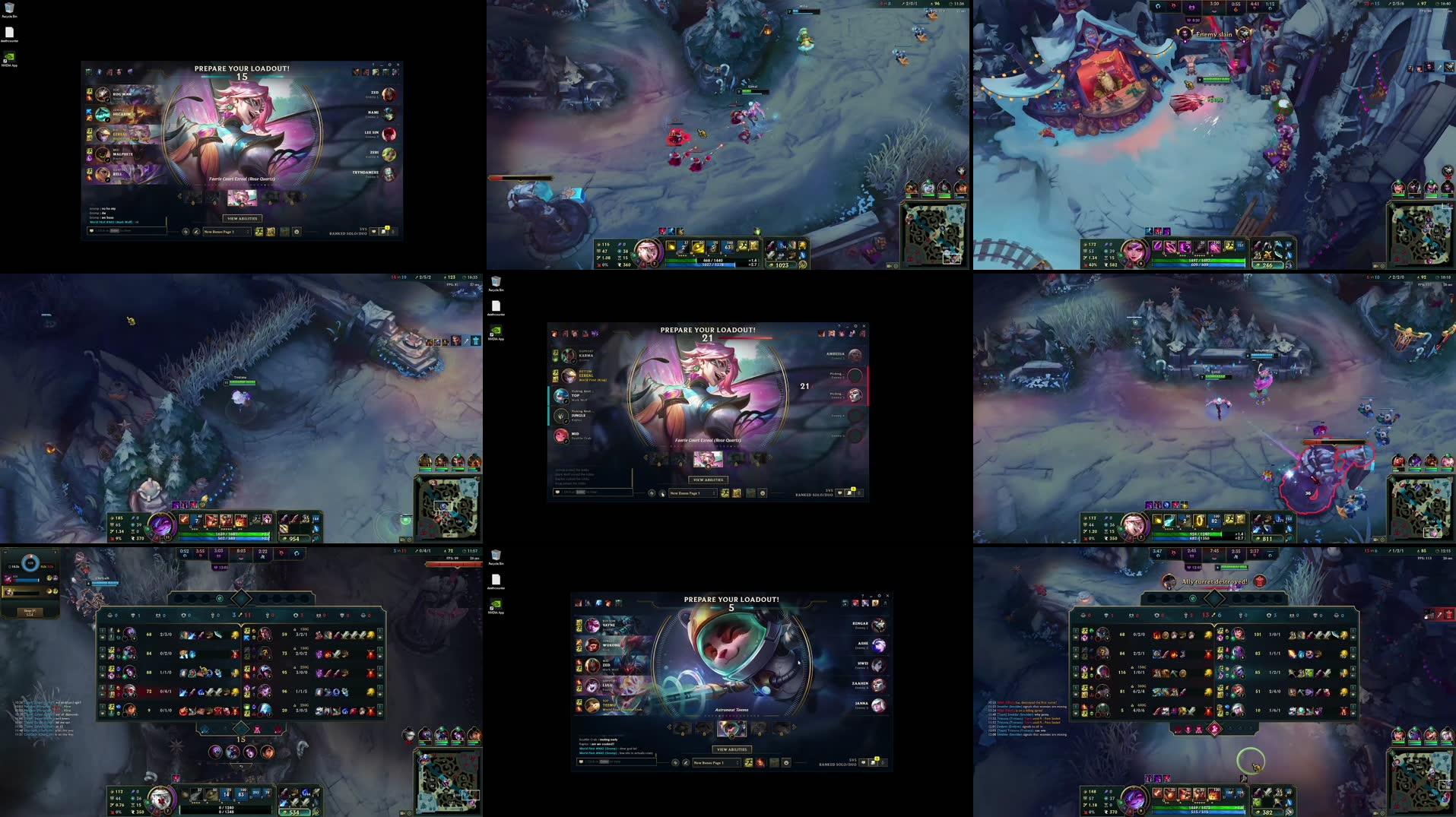Click the Jungle role icon in the pick list

pos(561,418)
